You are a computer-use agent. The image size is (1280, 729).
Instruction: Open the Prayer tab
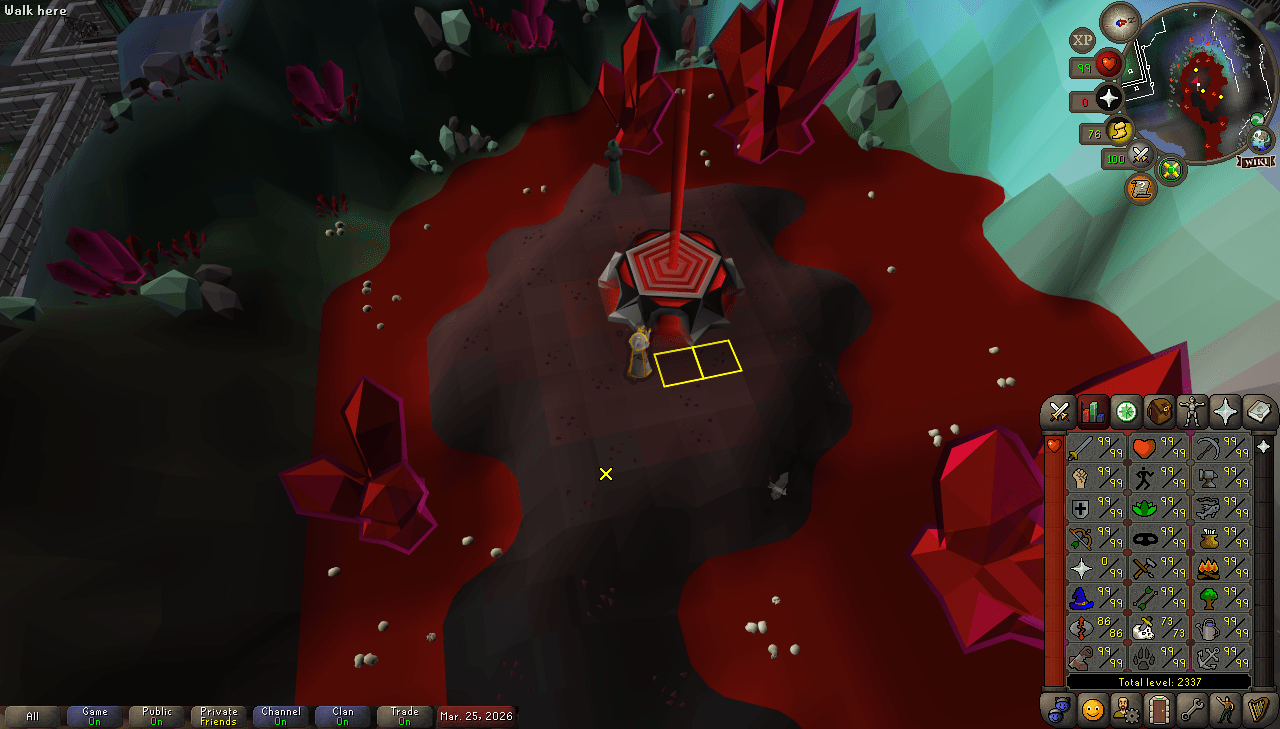[1224, 412]
